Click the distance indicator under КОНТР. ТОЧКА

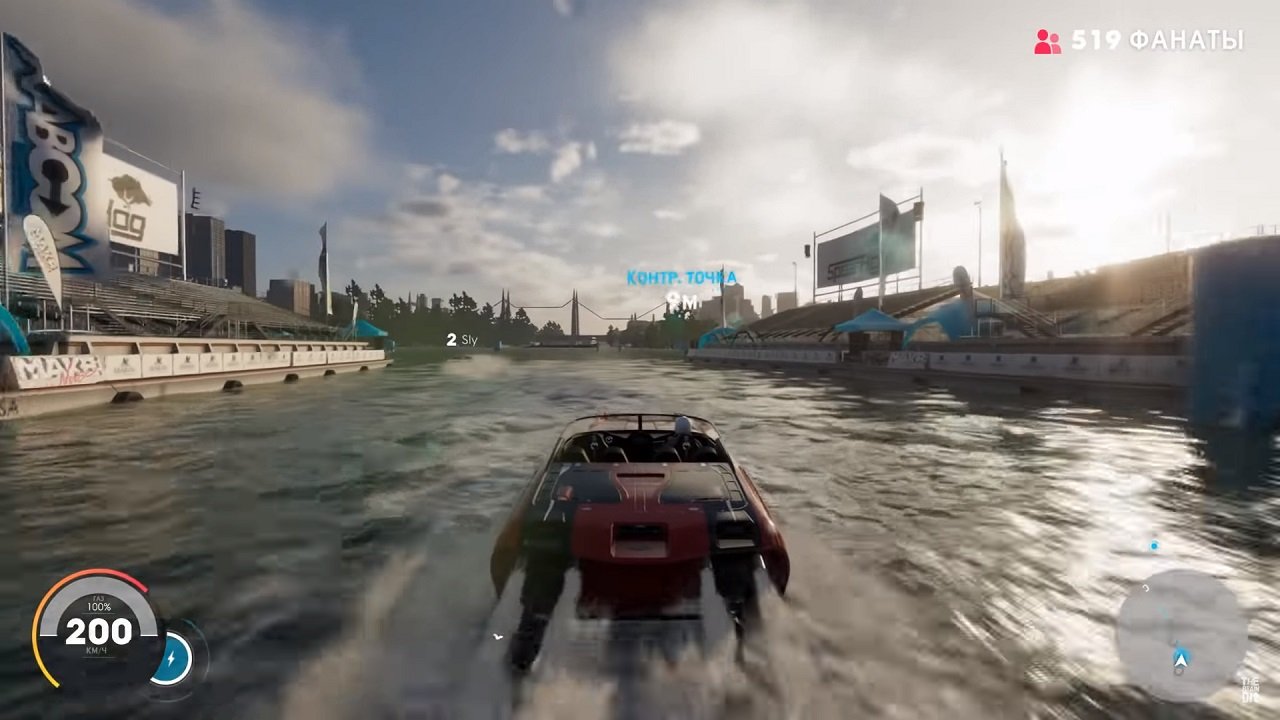(683, 297)
